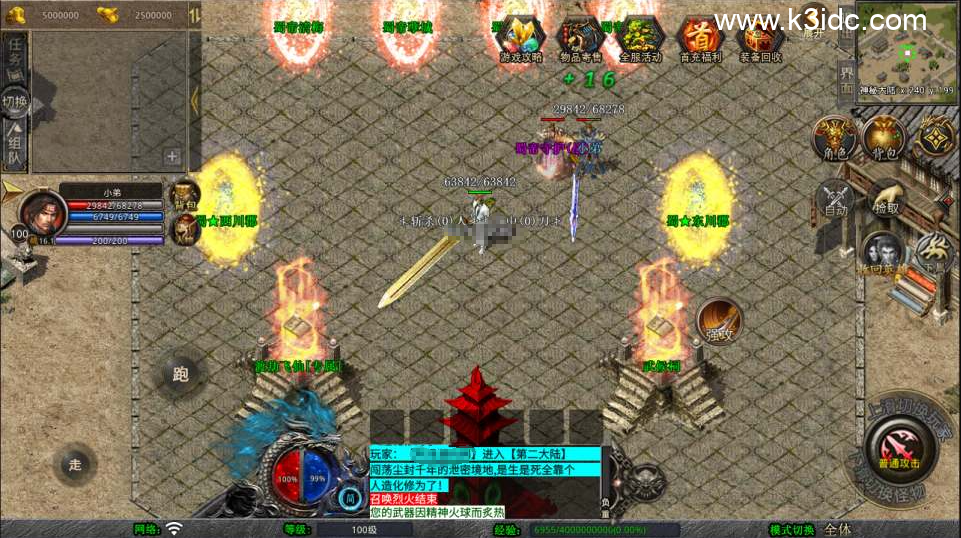The image size is (961, 538).
Task: Open the 物品寄售 item consignment icon
Action: pyautogui.click(x=580, y=39)
